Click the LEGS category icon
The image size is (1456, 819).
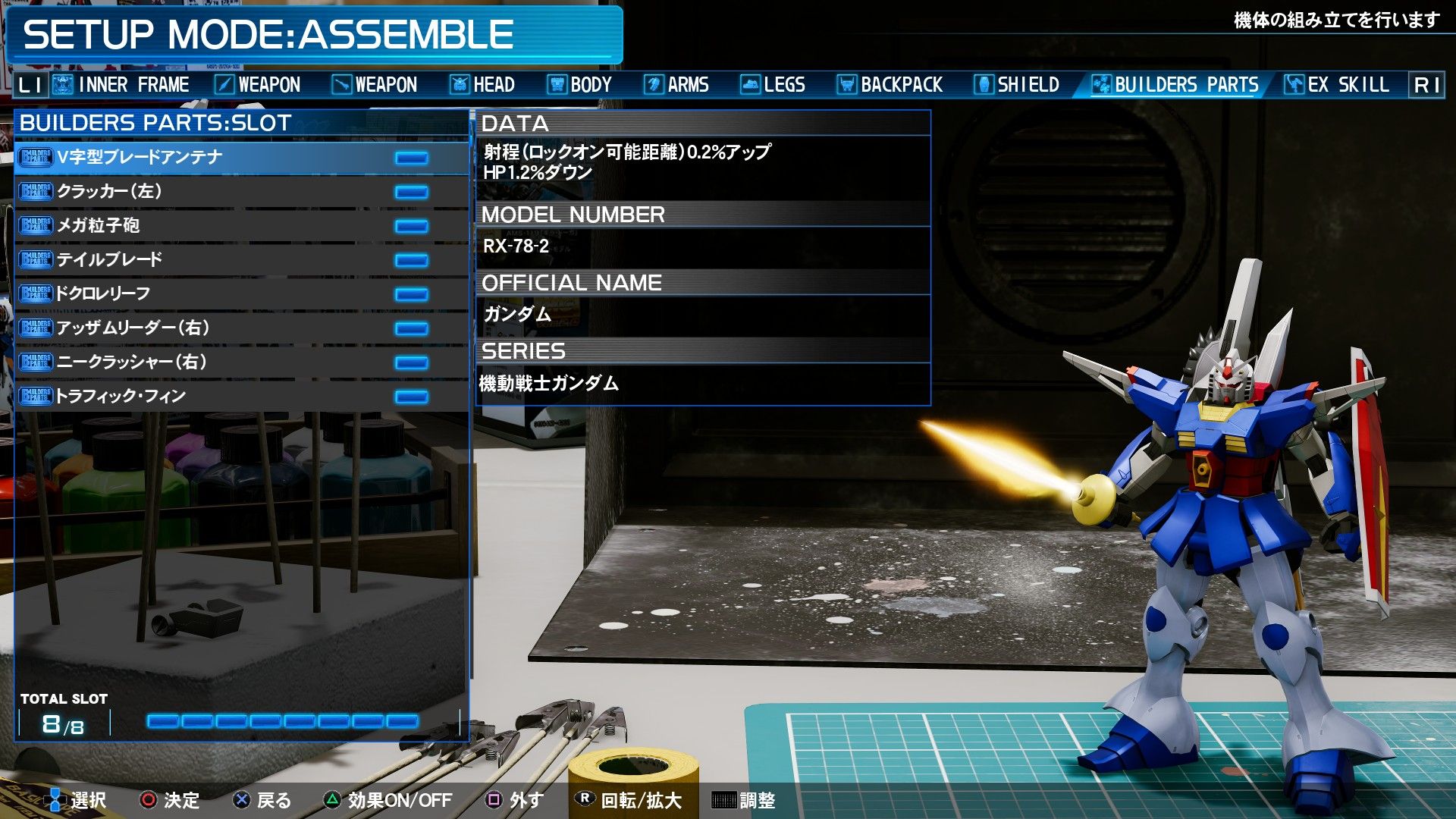[x=751, y=84]
